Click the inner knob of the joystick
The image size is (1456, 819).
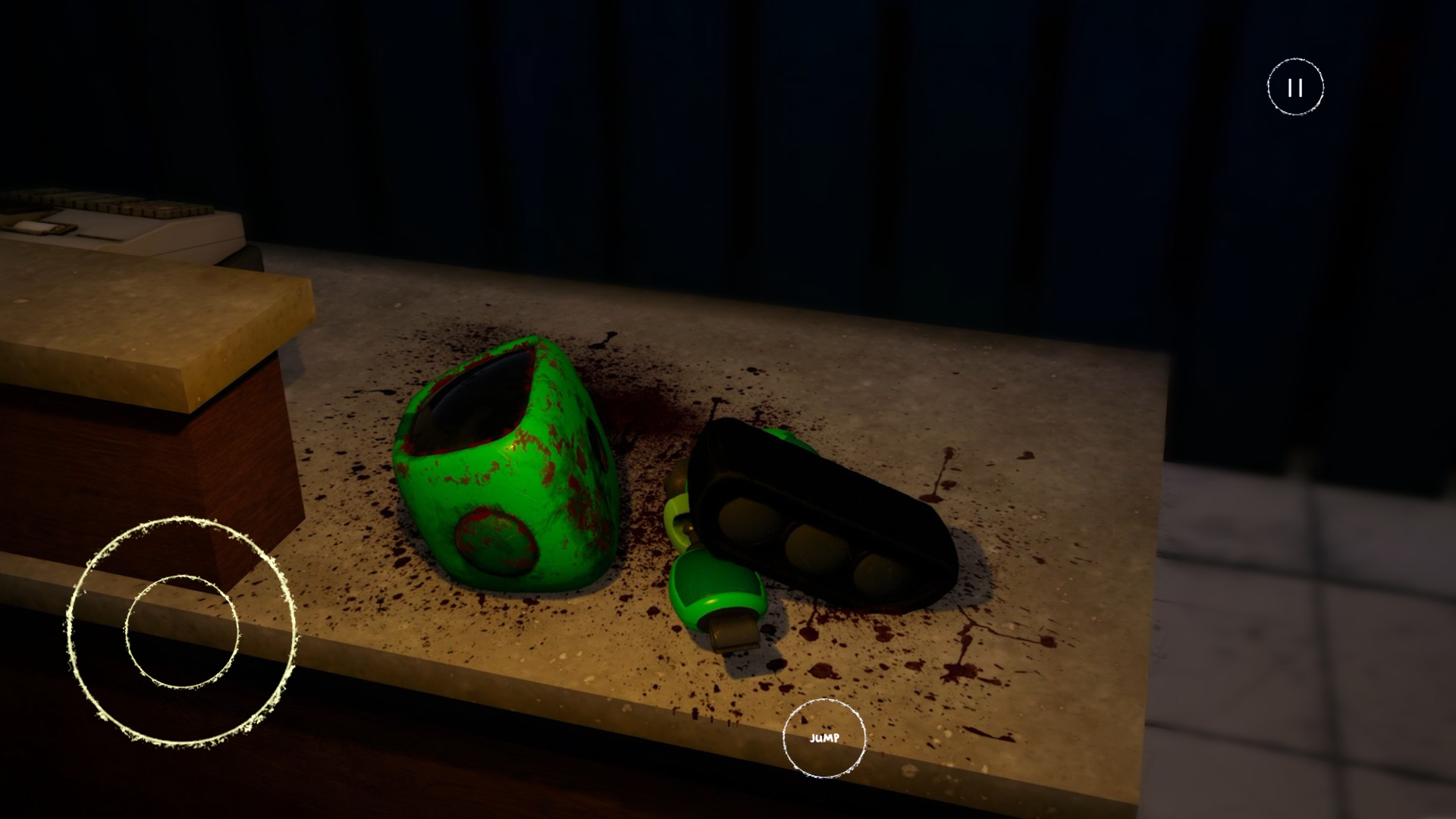tap(182, 632)
